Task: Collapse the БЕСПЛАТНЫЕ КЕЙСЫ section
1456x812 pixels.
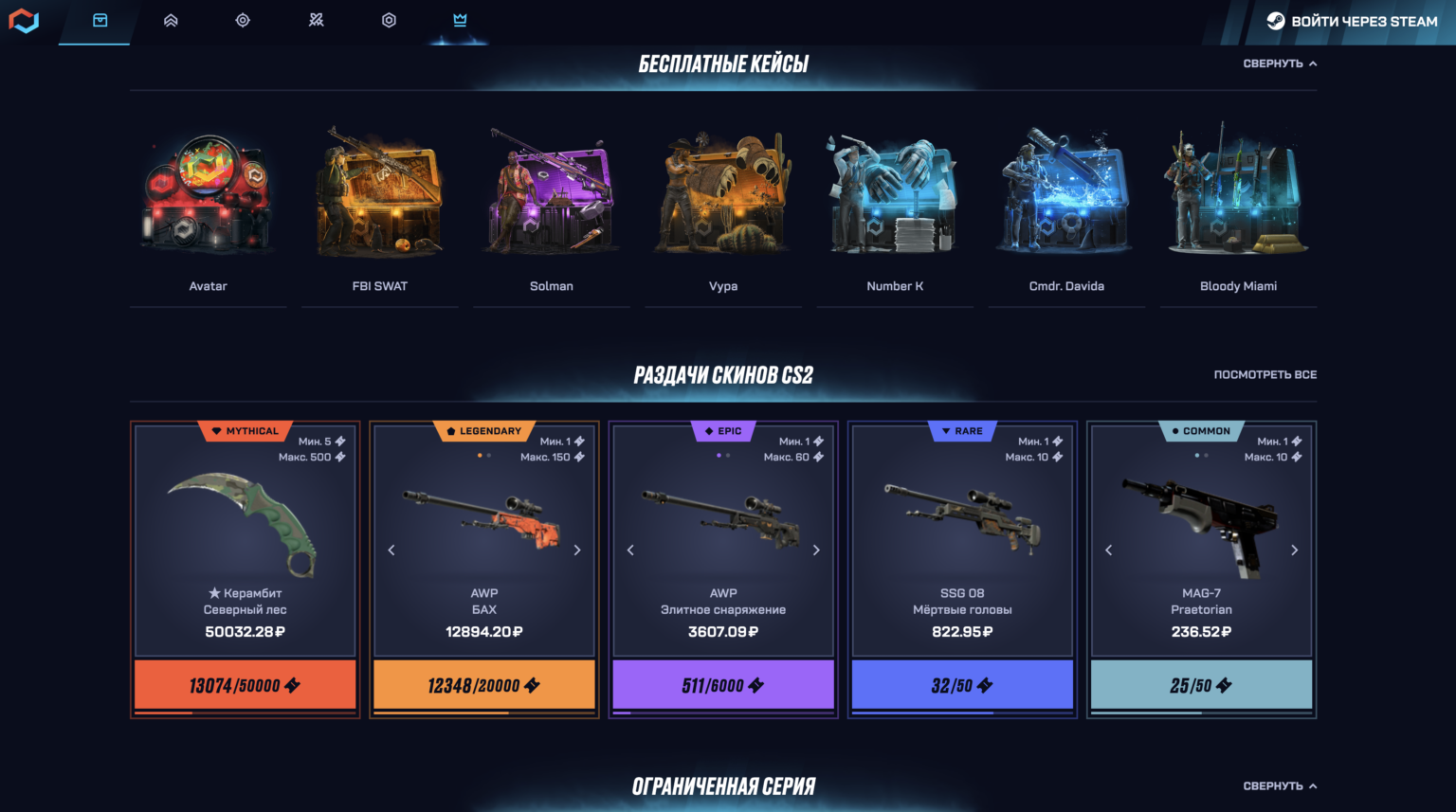Action: (1280, 63)
